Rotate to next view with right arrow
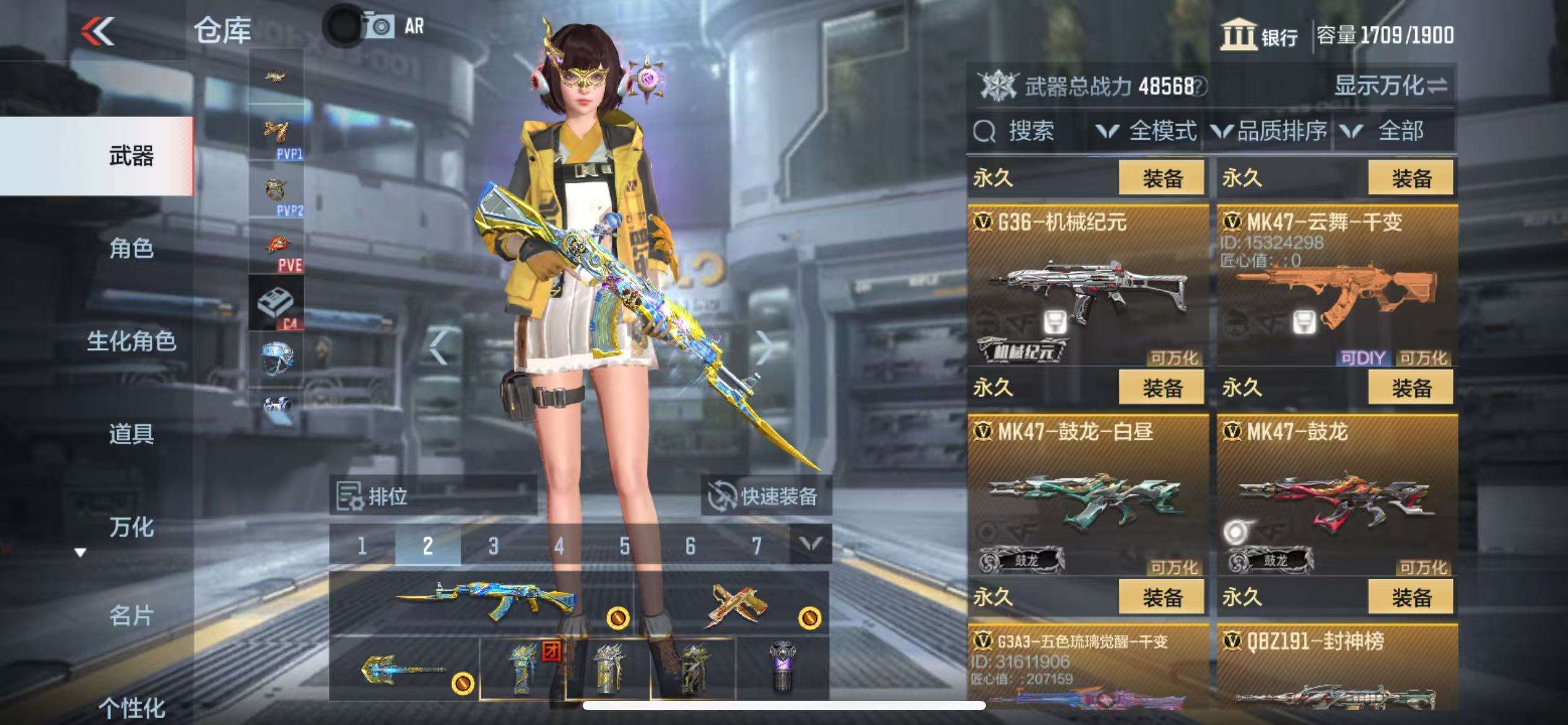1568x725 pixels. 765,347
